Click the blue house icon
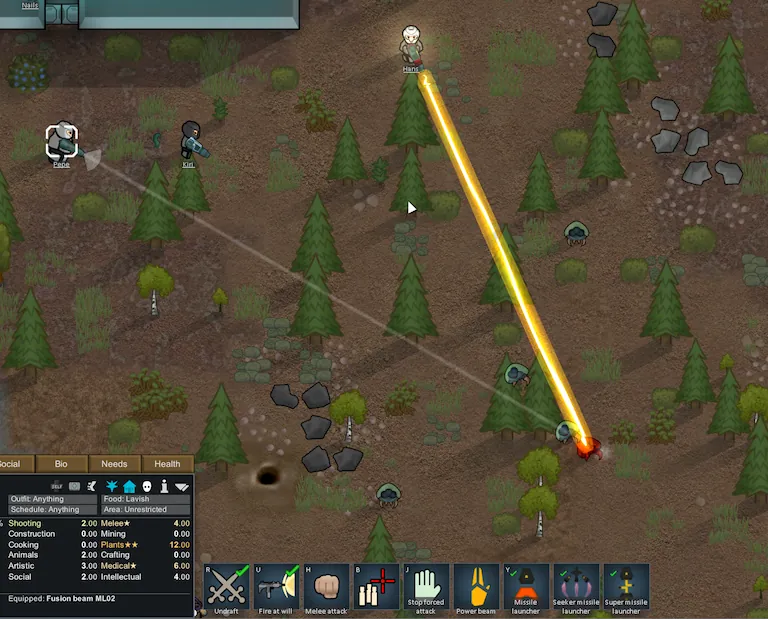The height and width of the screenshot is (619, 768). pos(130,486)
